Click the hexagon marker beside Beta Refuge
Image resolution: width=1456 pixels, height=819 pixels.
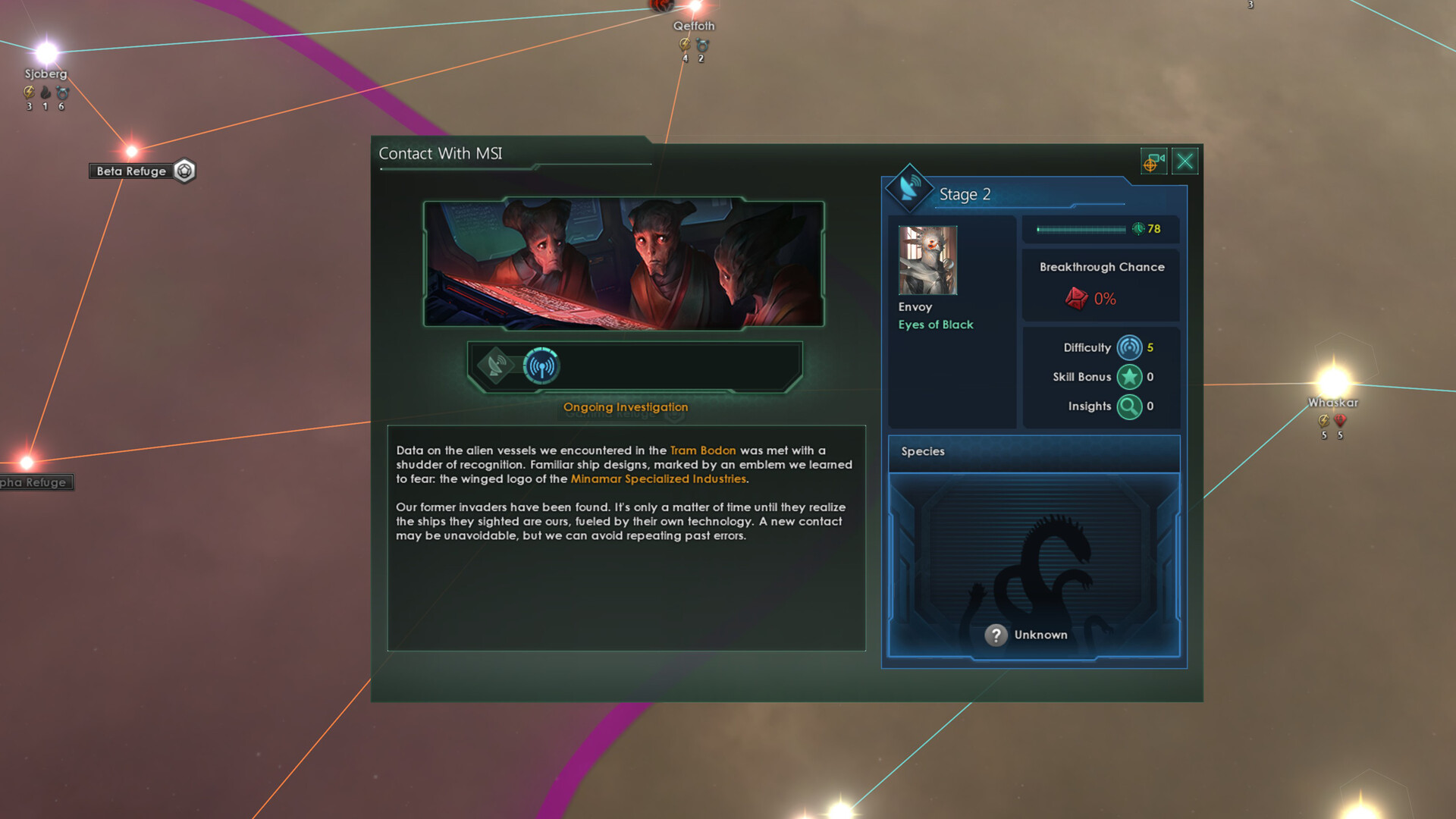click(184, 171)
